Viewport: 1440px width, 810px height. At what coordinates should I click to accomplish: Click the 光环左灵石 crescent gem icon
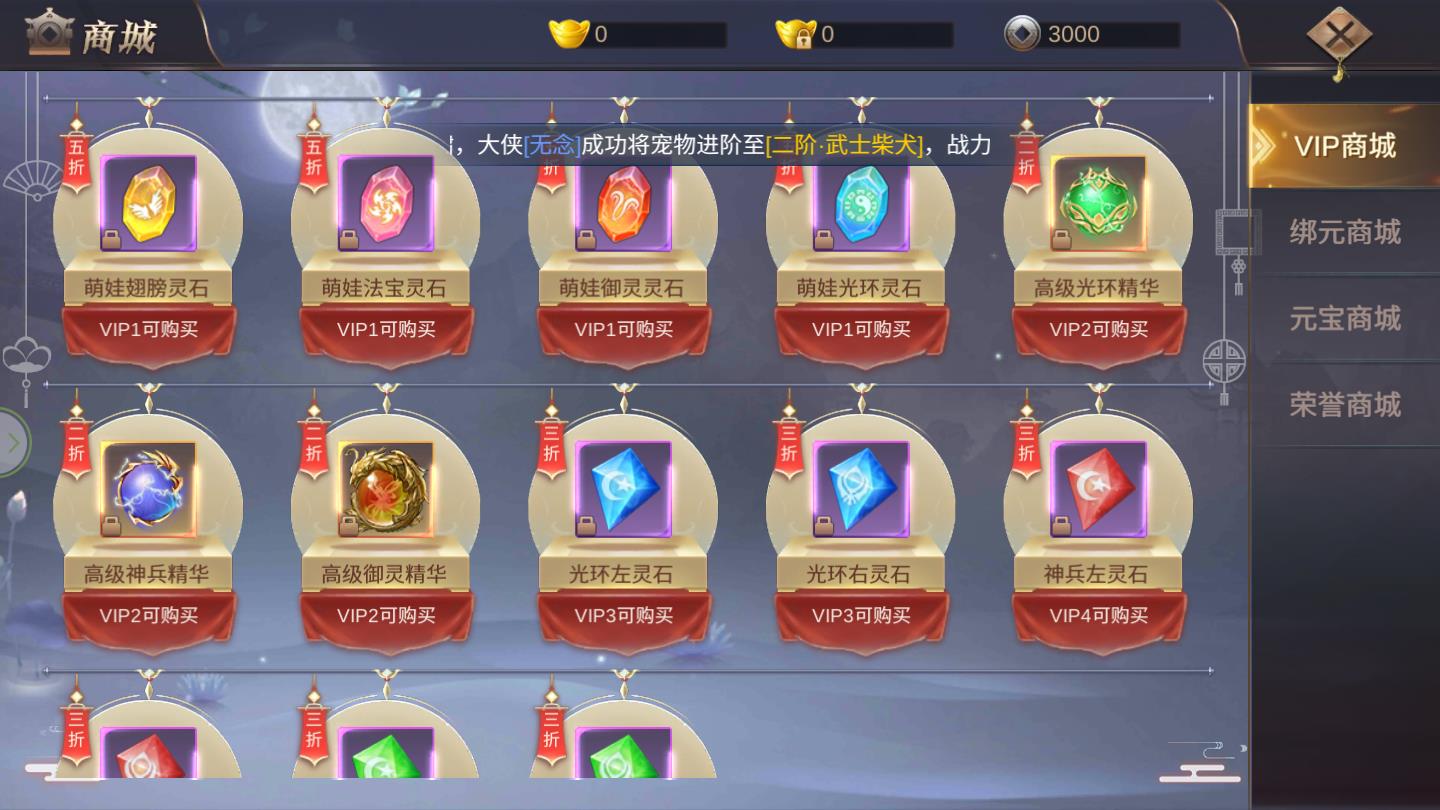(624, 487)
